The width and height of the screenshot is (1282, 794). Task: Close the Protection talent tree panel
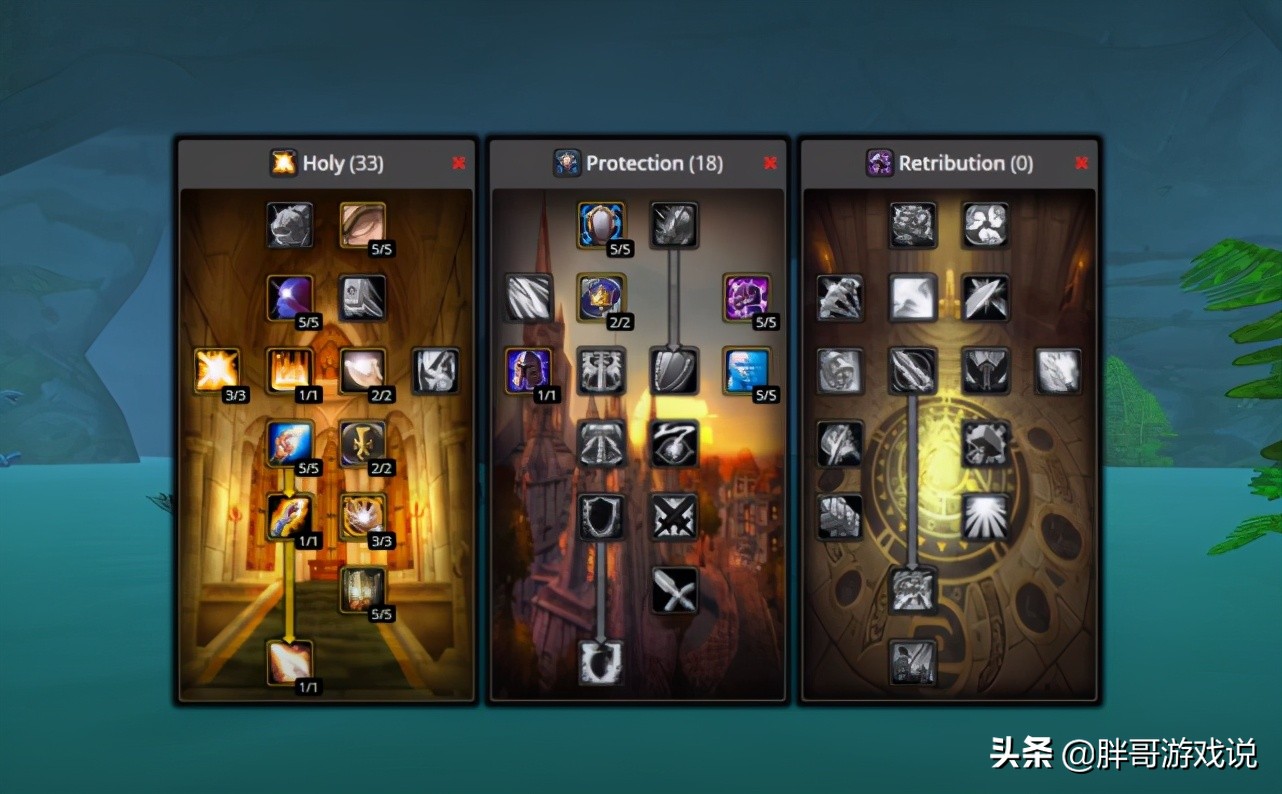[x=770, y=163]
